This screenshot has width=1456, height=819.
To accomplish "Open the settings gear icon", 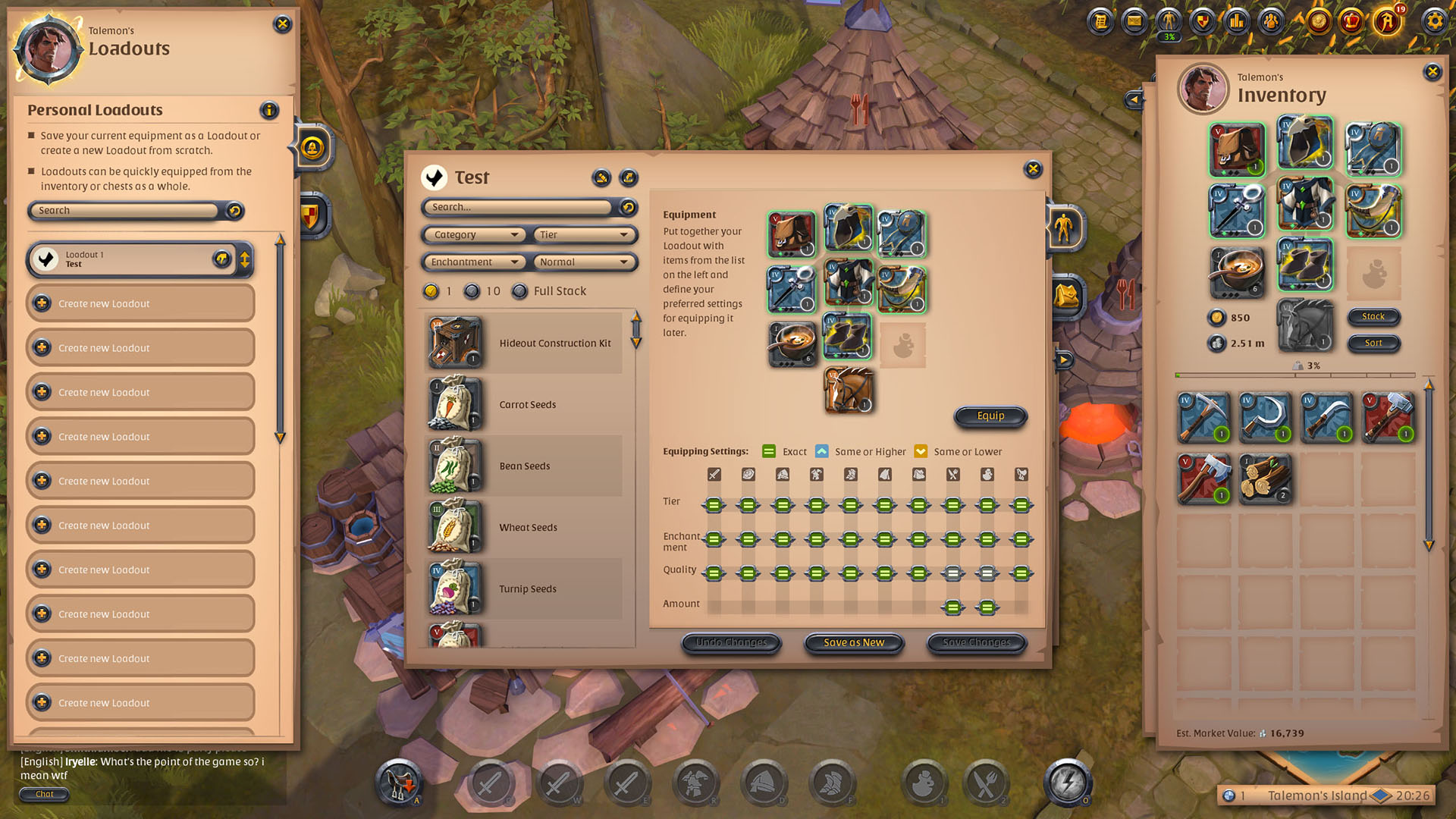I will pyautogui.click(x=1434, y=21).
